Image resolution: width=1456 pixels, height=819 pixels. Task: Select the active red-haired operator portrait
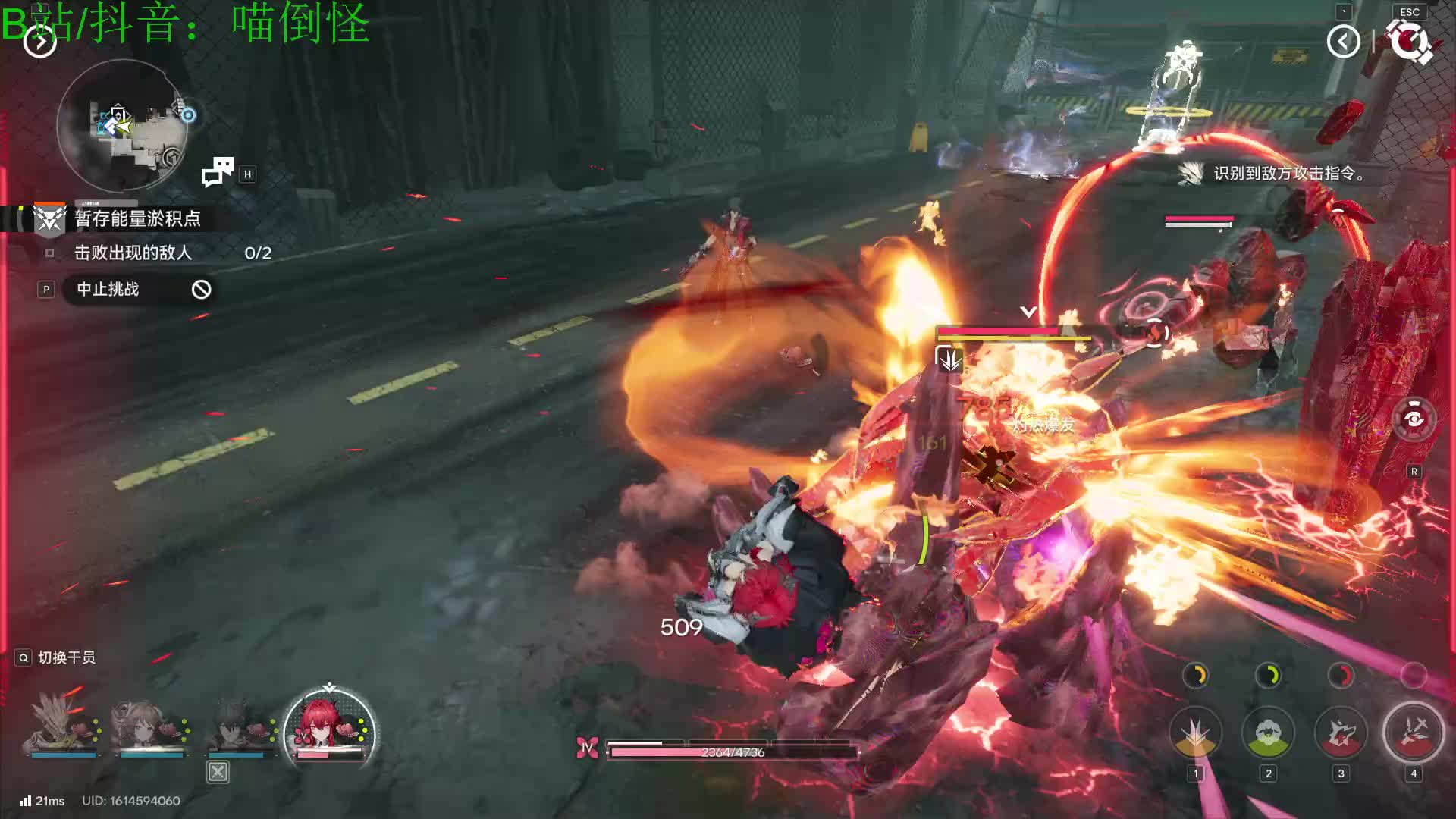tap(328, 728)
